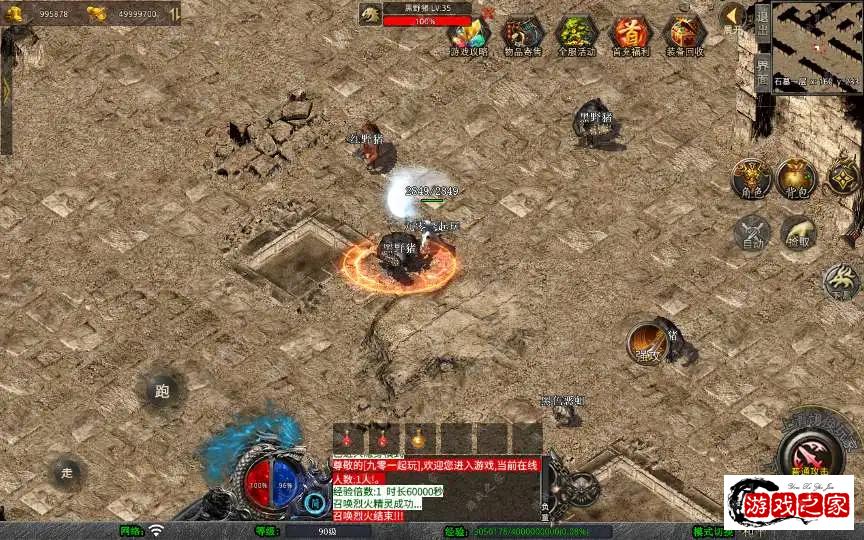This screenshot has height=540, width=864.
Task: Open the 游戏攻略 game guide icon
Action: pyautogui.click(x=469, y=35)
